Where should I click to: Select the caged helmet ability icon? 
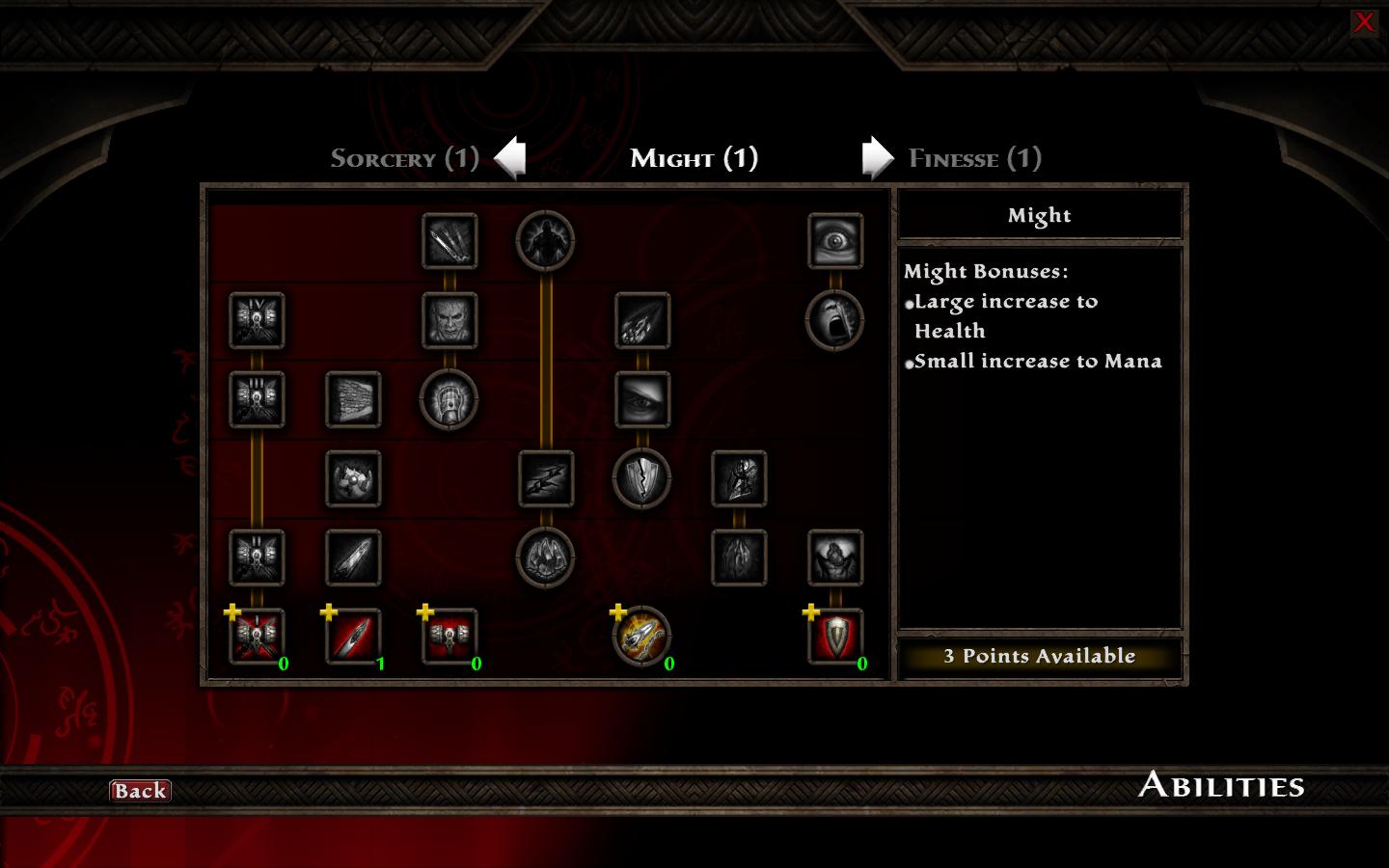coord(449,399)
